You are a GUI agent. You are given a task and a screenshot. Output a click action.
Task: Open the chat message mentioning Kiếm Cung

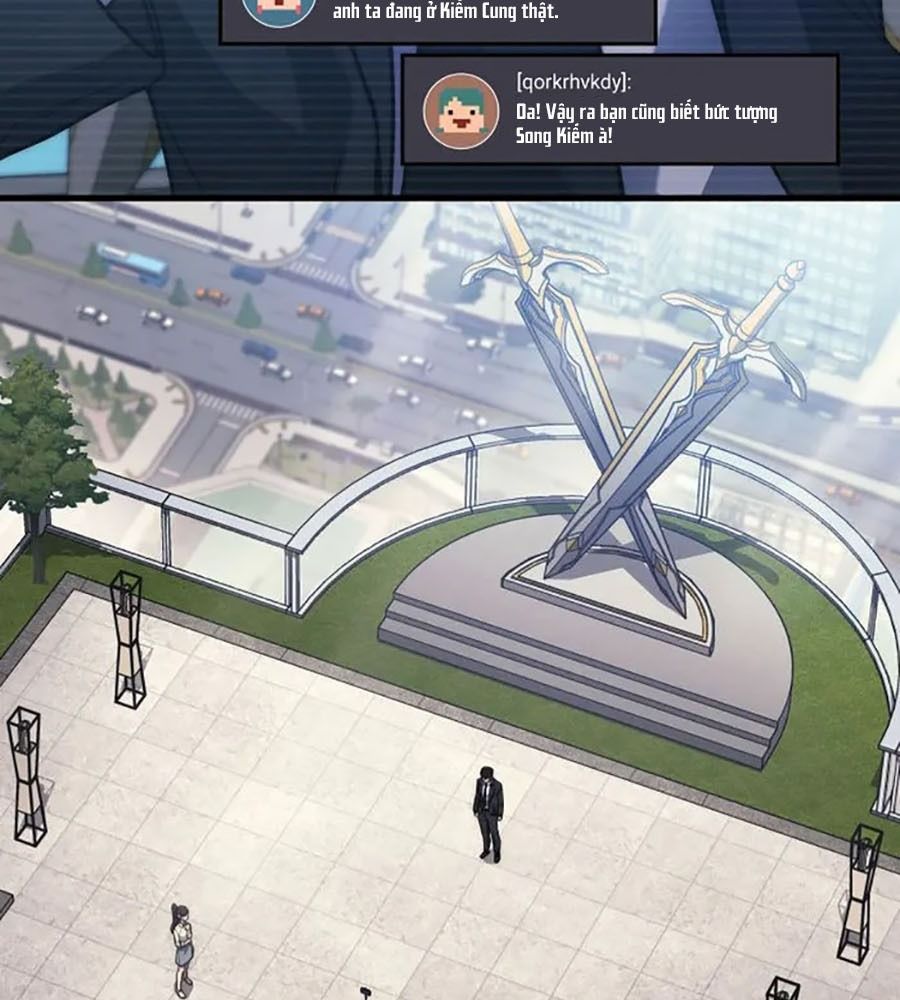tap(445, 13)
